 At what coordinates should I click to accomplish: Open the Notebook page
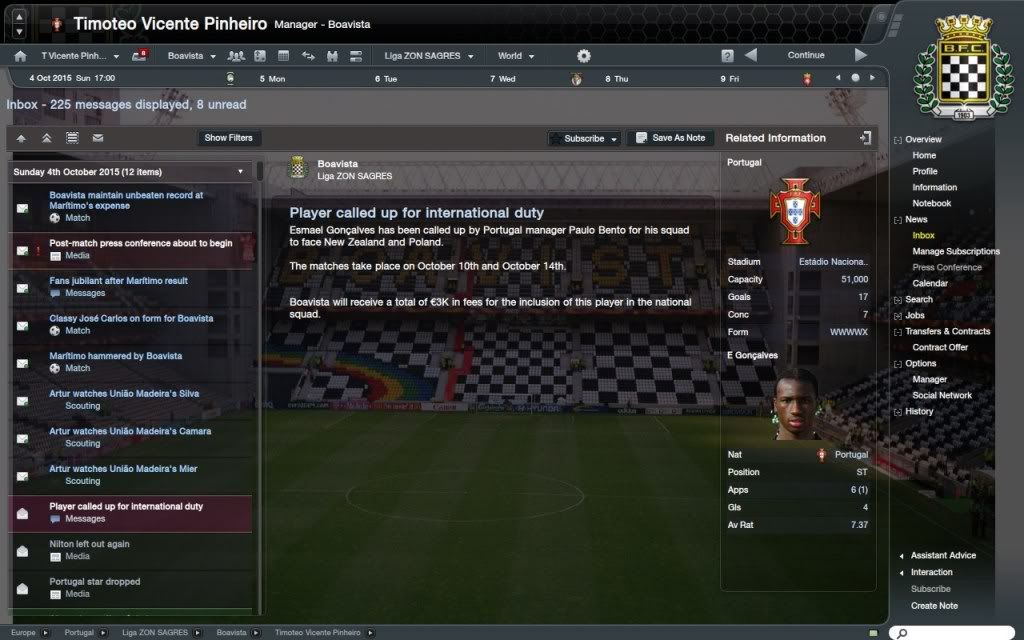pyautogui.click(x=931, y=203)
